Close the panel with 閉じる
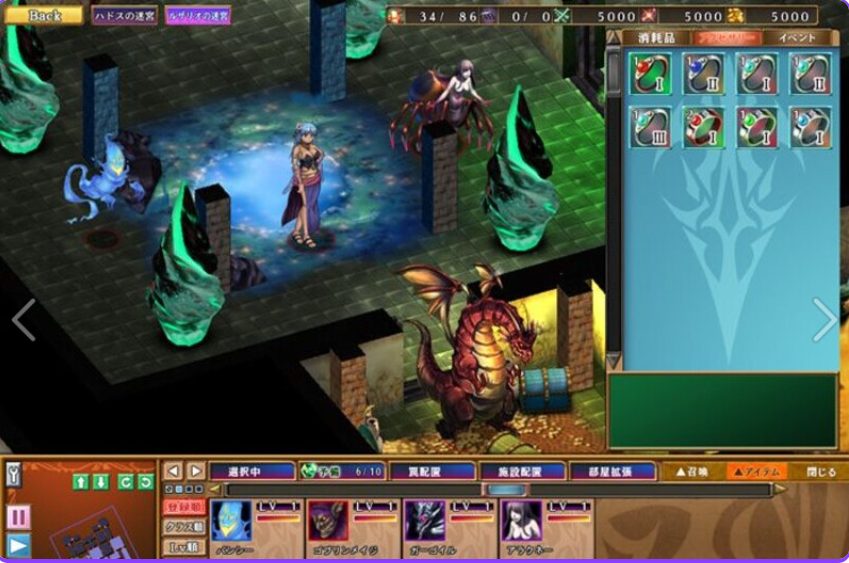 [821, 471]
